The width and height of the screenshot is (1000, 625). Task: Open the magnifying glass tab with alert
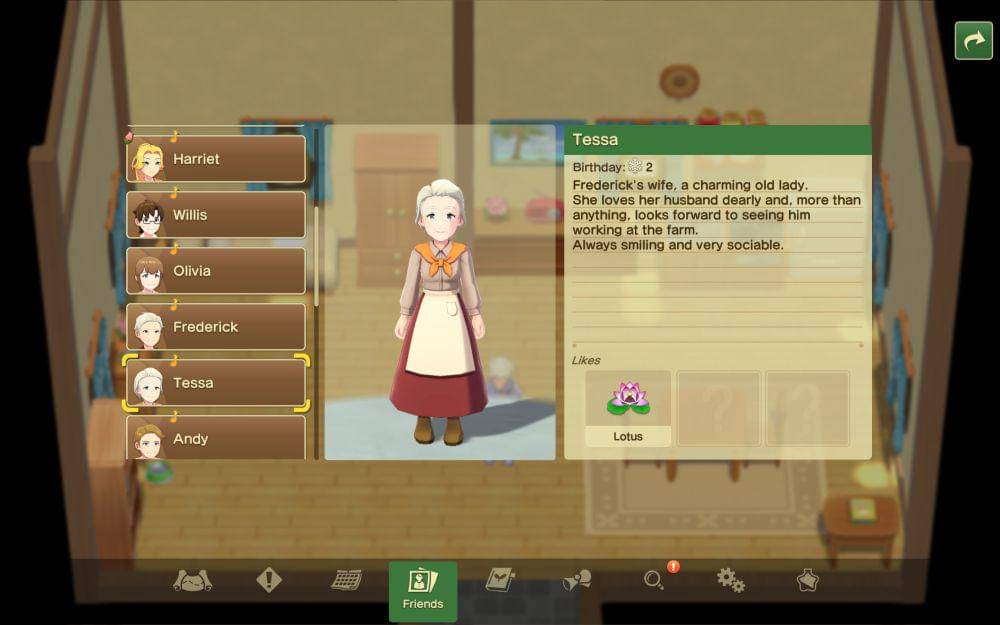(655, 580)
